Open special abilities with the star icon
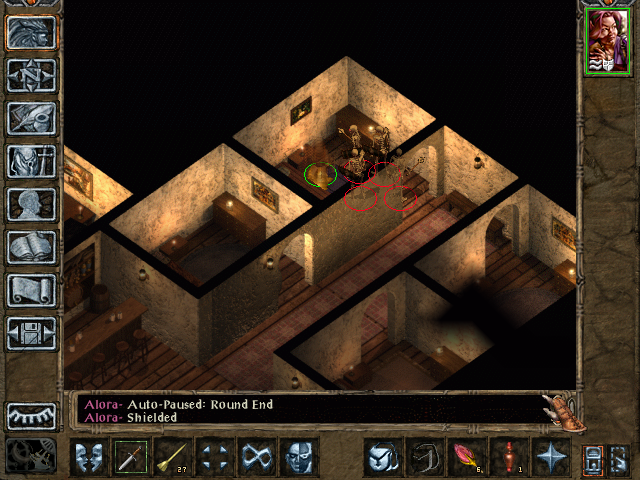The height and width of the screenshot is (480, 640). (x=550, y=457)
